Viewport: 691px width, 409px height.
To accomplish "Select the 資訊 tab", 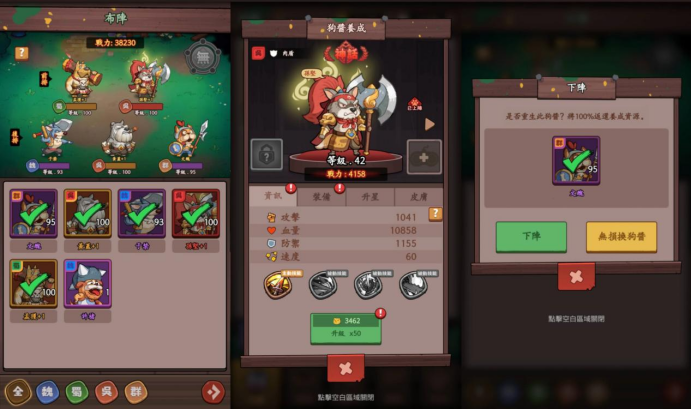I will 271,197.
